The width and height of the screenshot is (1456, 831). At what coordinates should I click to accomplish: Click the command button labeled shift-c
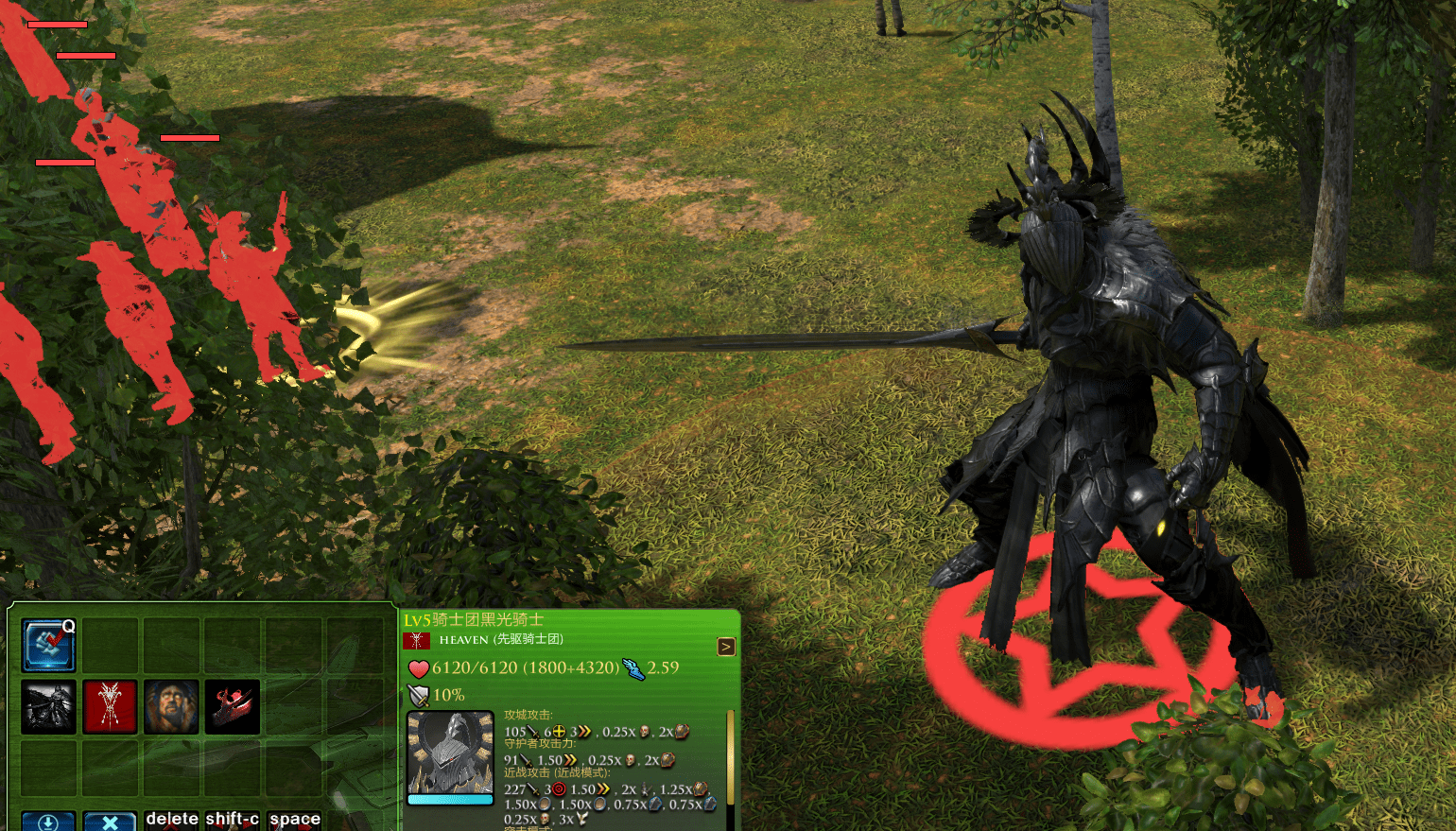[x=233, y=820]
